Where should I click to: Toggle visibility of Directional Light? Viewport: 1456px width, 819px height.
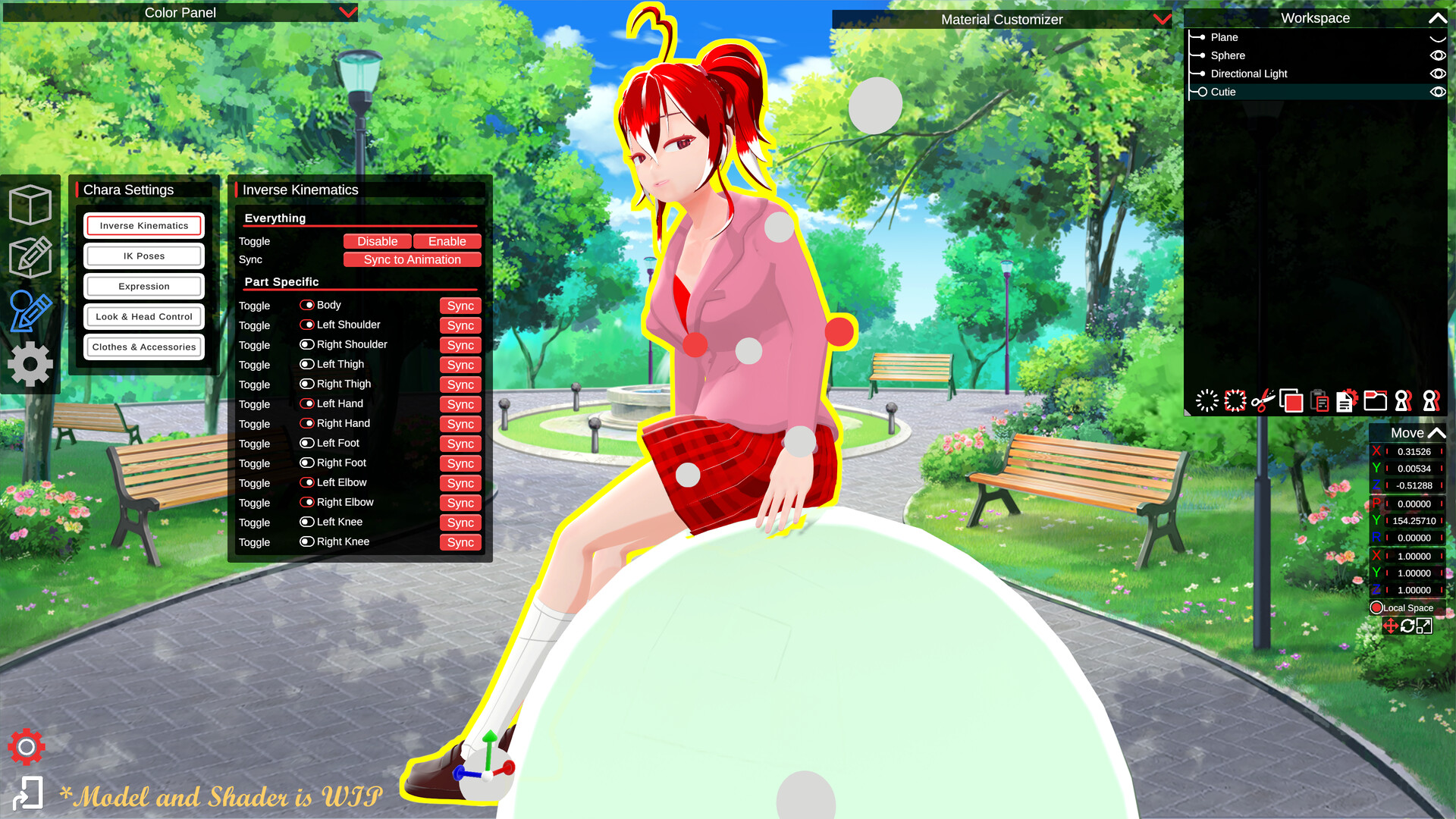(x=1439, y=74)
